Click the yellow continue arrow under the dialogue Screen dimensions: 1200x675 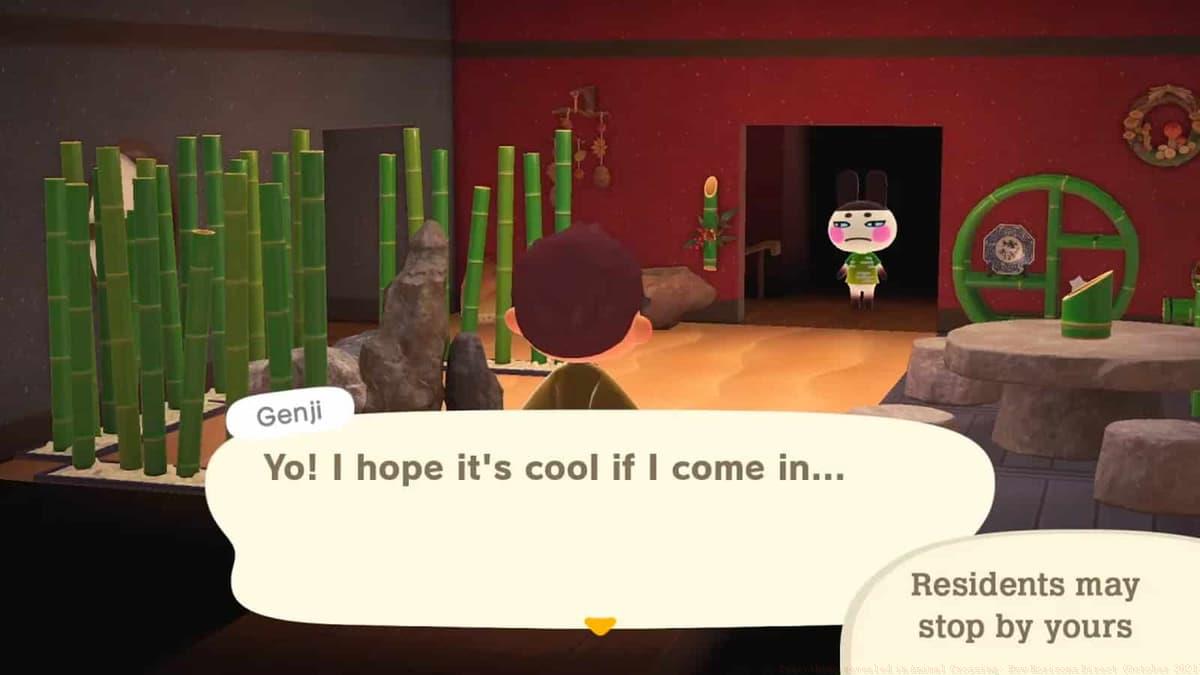click(x=600, y=626)
